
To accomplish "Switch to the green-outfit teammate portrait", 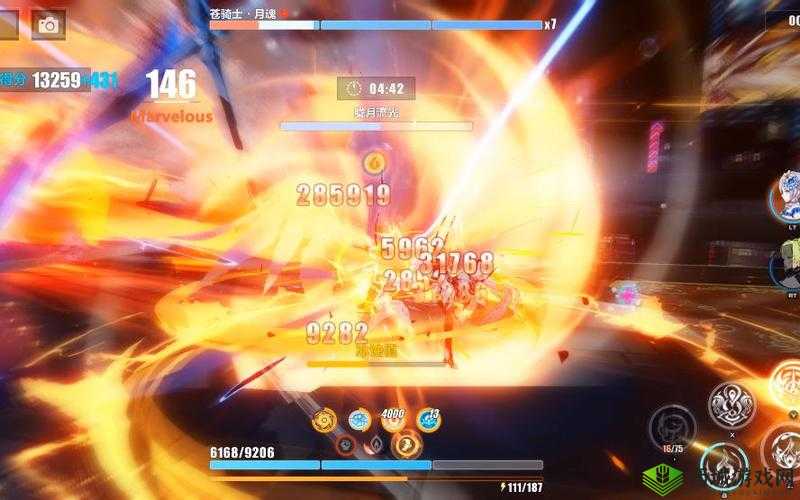I will coord(787,264).
